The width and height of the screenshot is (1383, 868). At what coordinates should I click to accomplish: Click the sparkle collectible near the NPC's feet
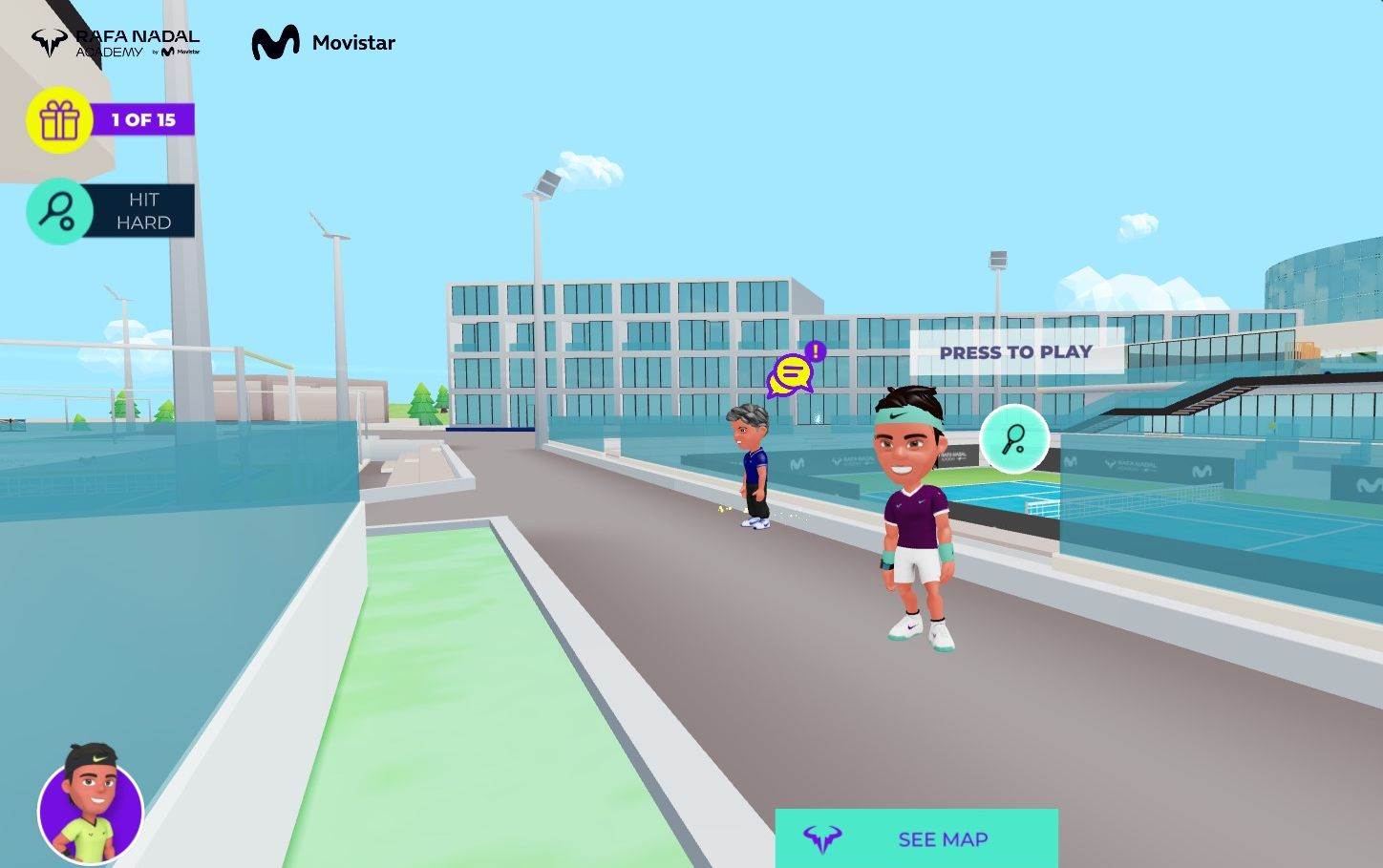tap(722, 510)
